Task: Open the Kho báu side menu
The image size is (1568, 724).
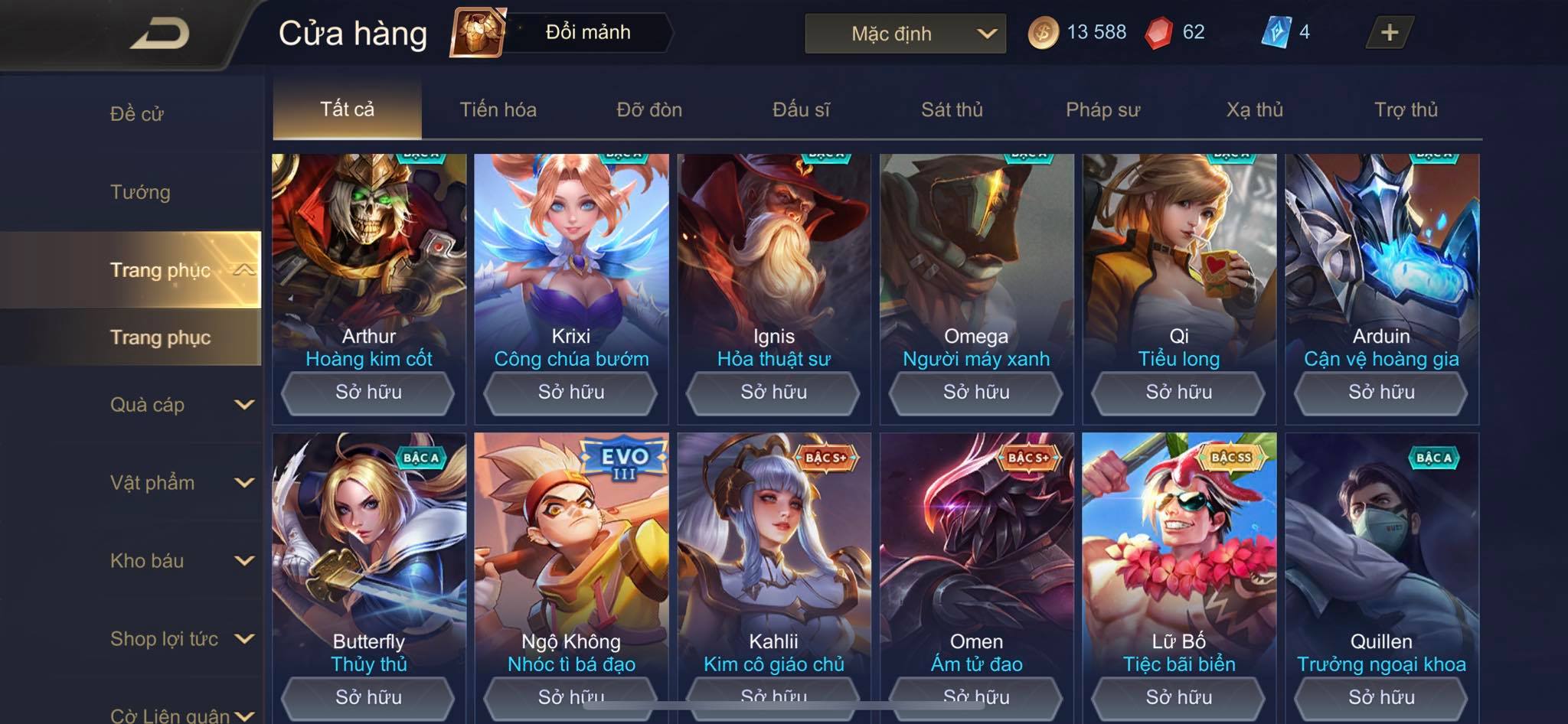Action: 180,561
